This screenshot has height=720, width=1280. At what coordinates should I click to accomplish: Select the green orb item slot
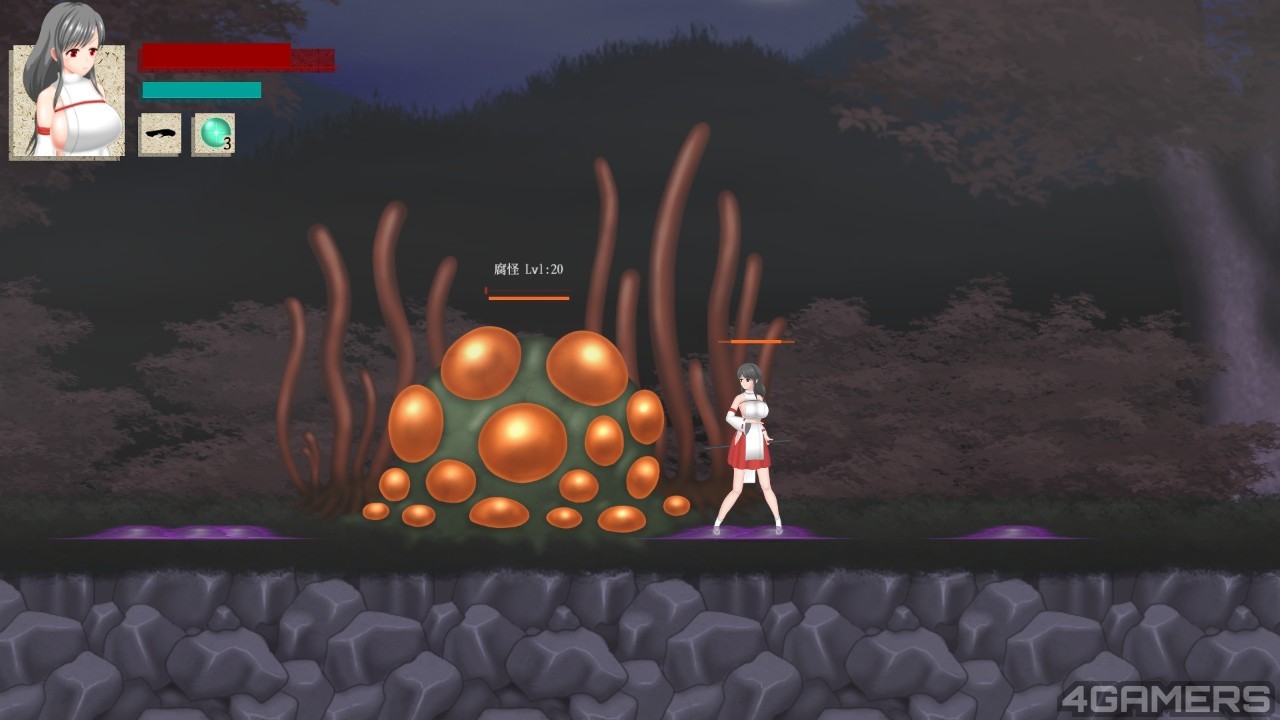[x=213, y=134]
